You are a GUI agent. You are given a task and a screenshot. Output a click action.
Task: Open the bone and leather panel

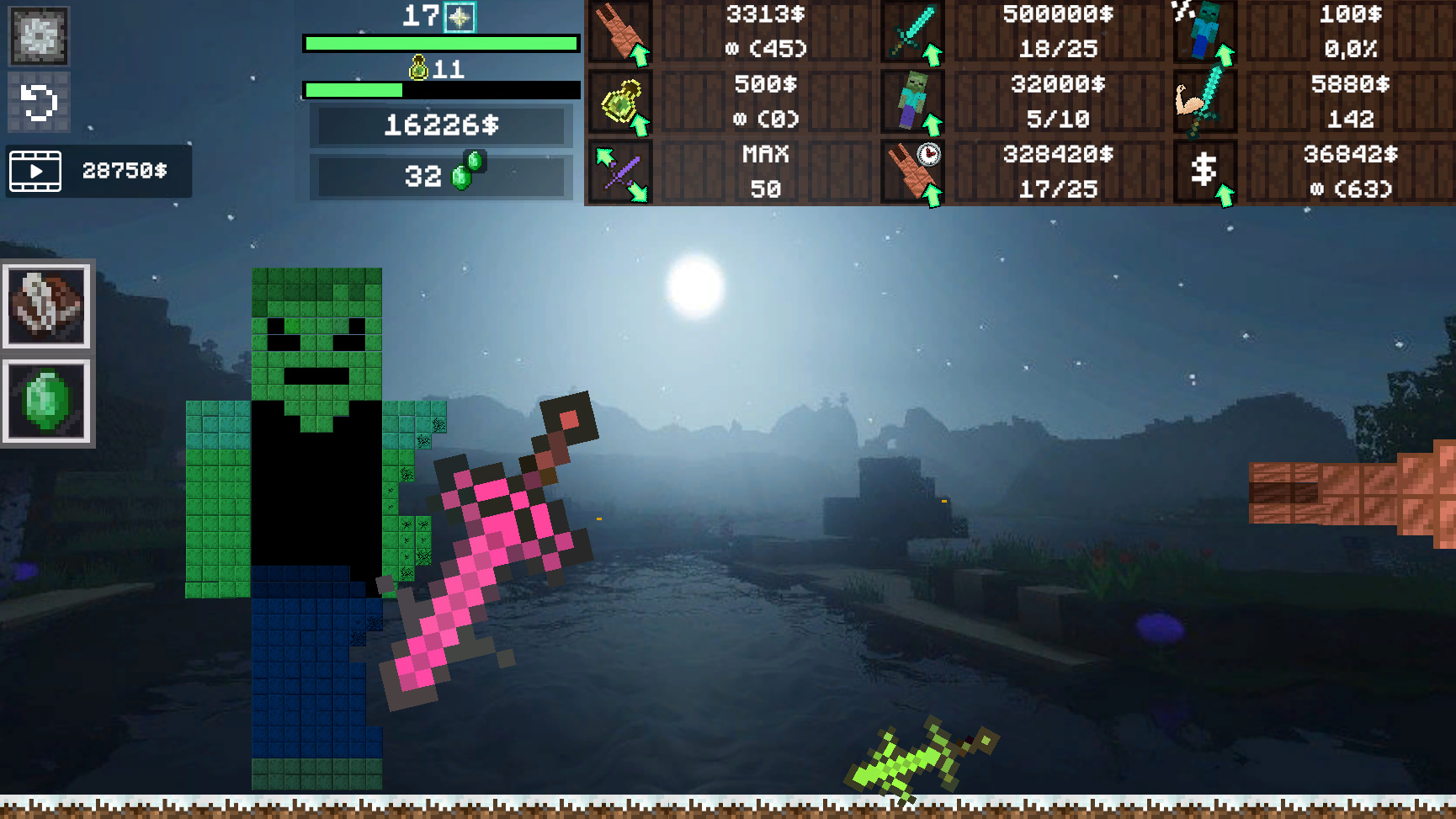(x=46, y=306)
